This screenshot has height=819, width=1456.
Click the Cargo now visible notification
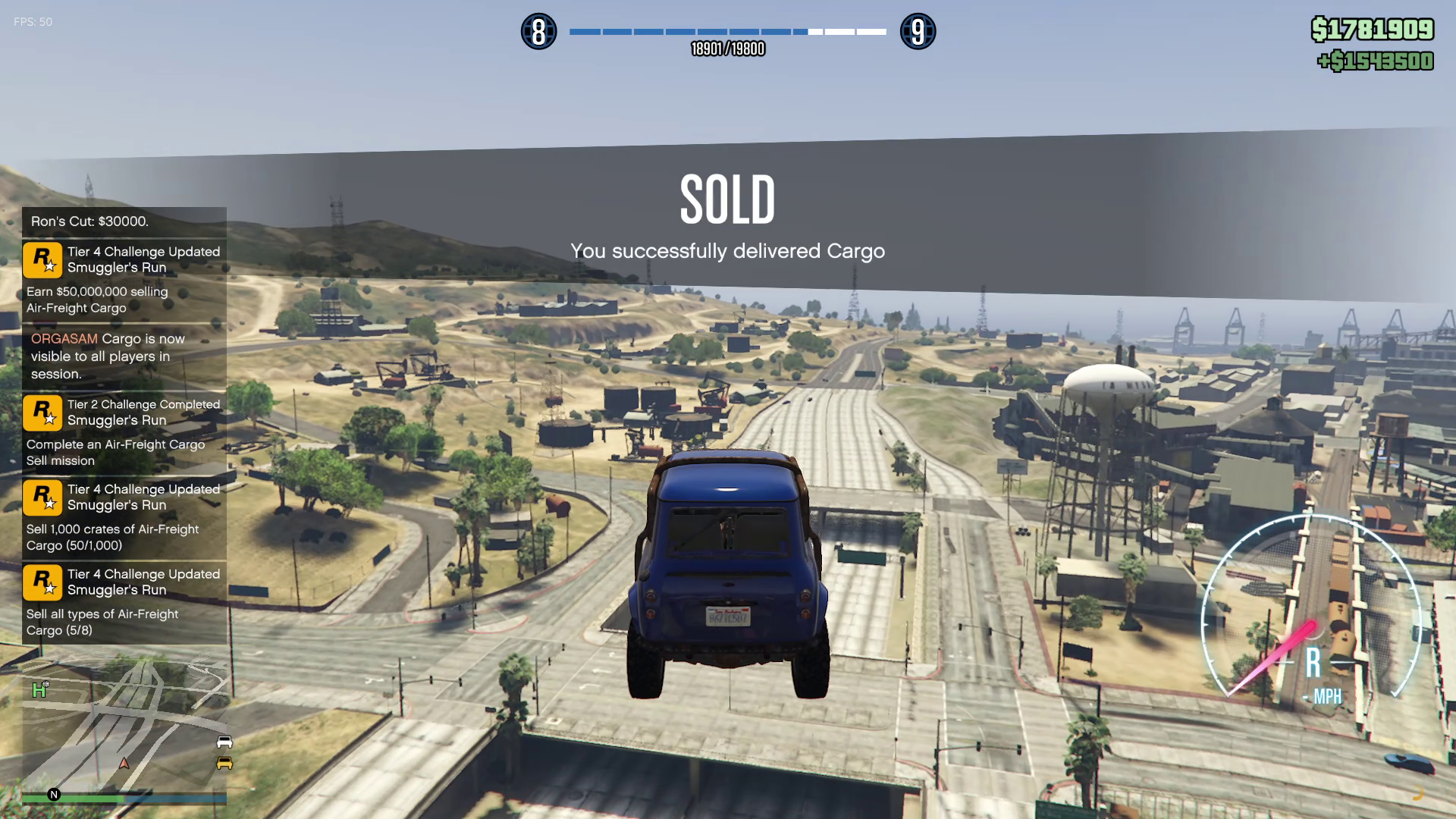[x=124, y=356]
